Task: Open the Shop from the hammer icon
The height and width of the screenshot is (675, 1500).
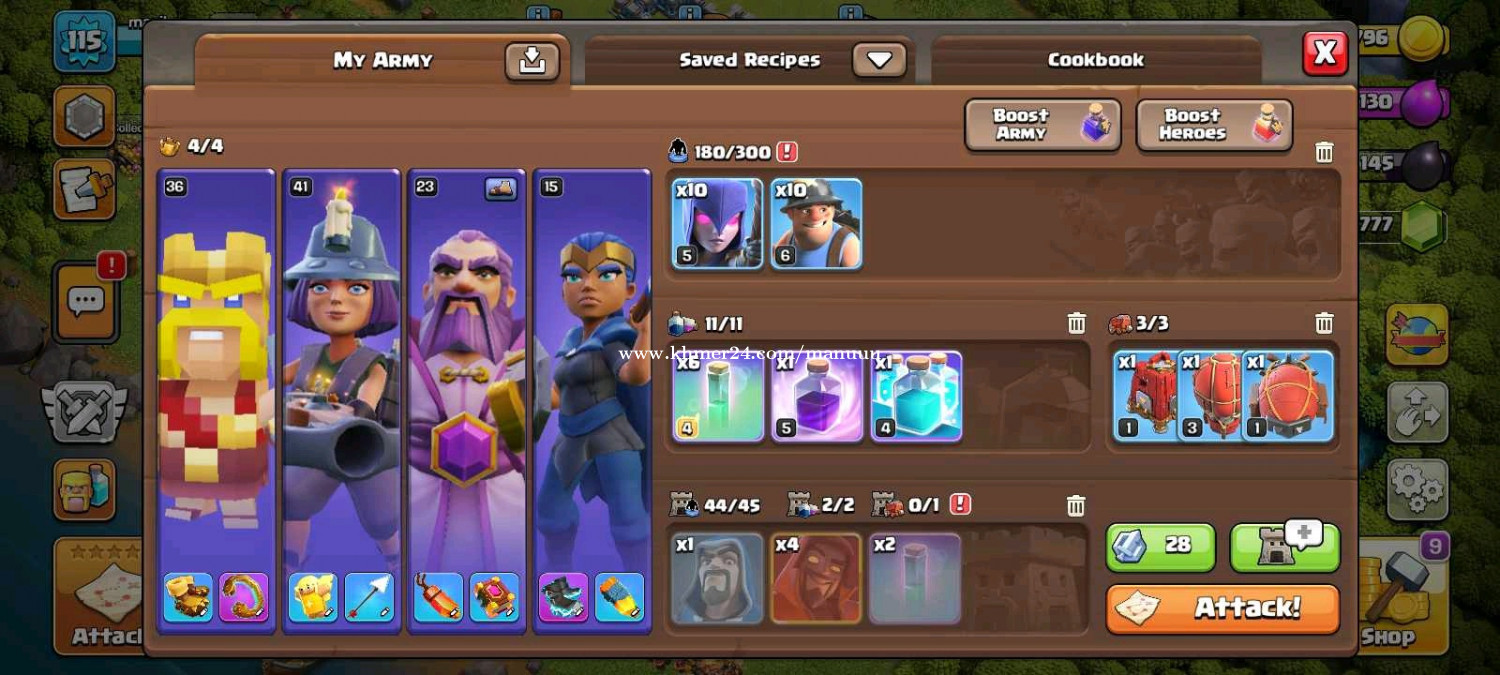Action: [1395, 600]
